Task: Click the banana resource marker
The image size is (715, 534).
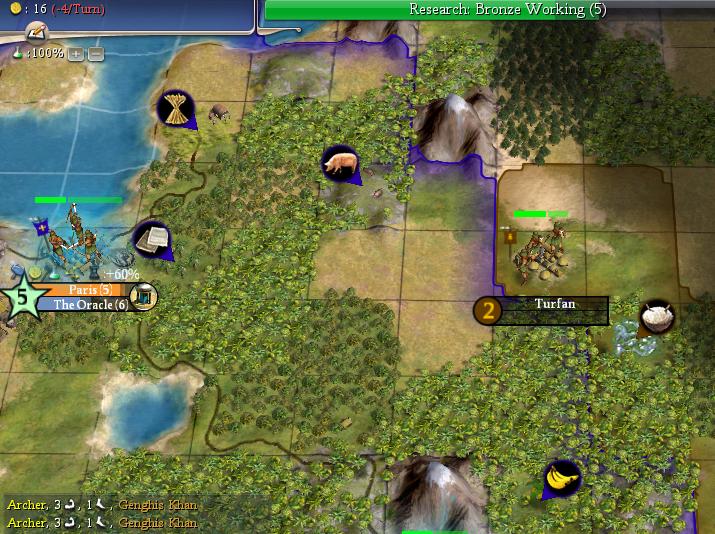Action: [562, 479]
